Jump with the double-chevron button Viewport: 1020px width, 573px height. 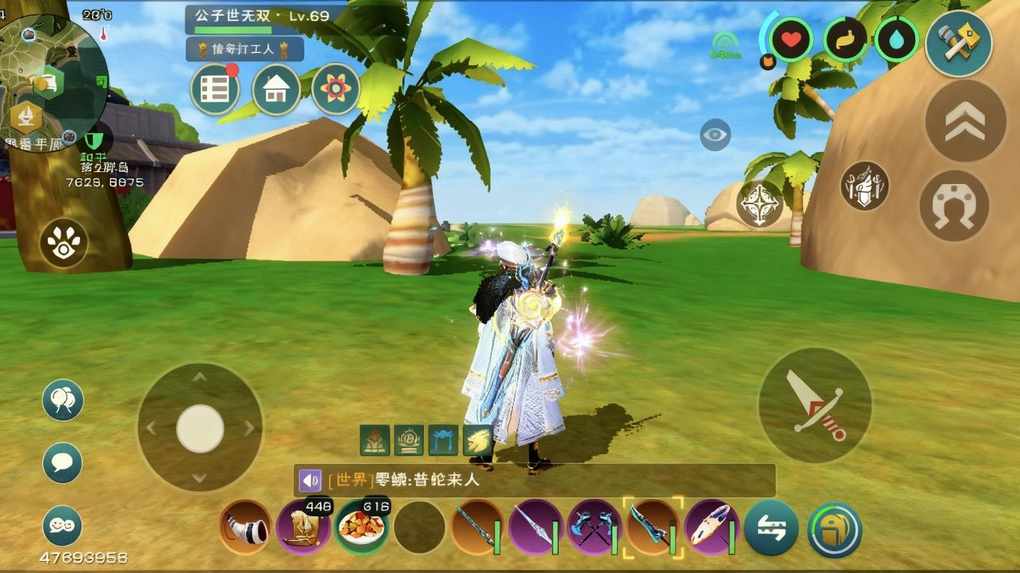point(965,122)
